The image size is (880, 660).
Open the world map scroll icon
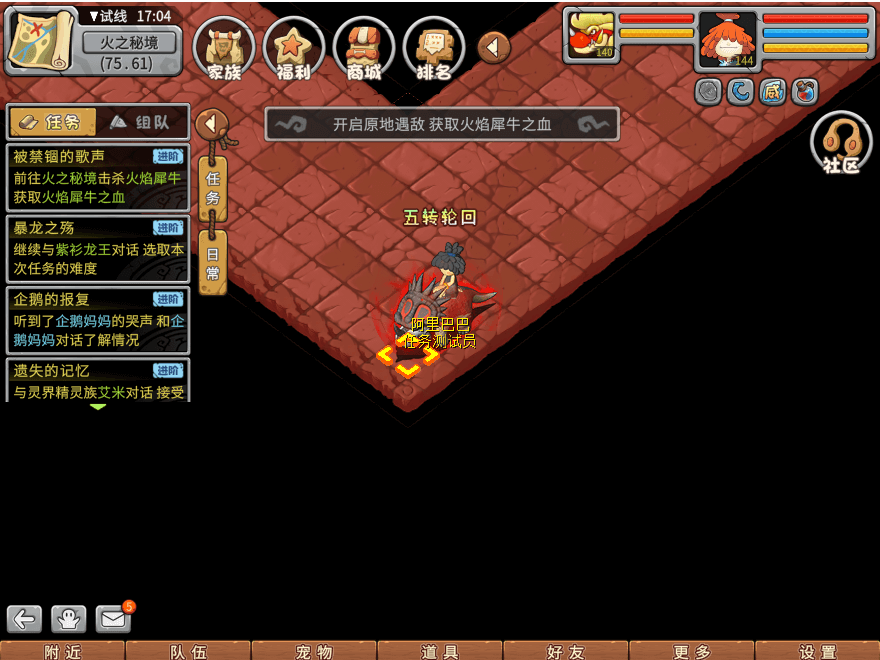[42, 40]
